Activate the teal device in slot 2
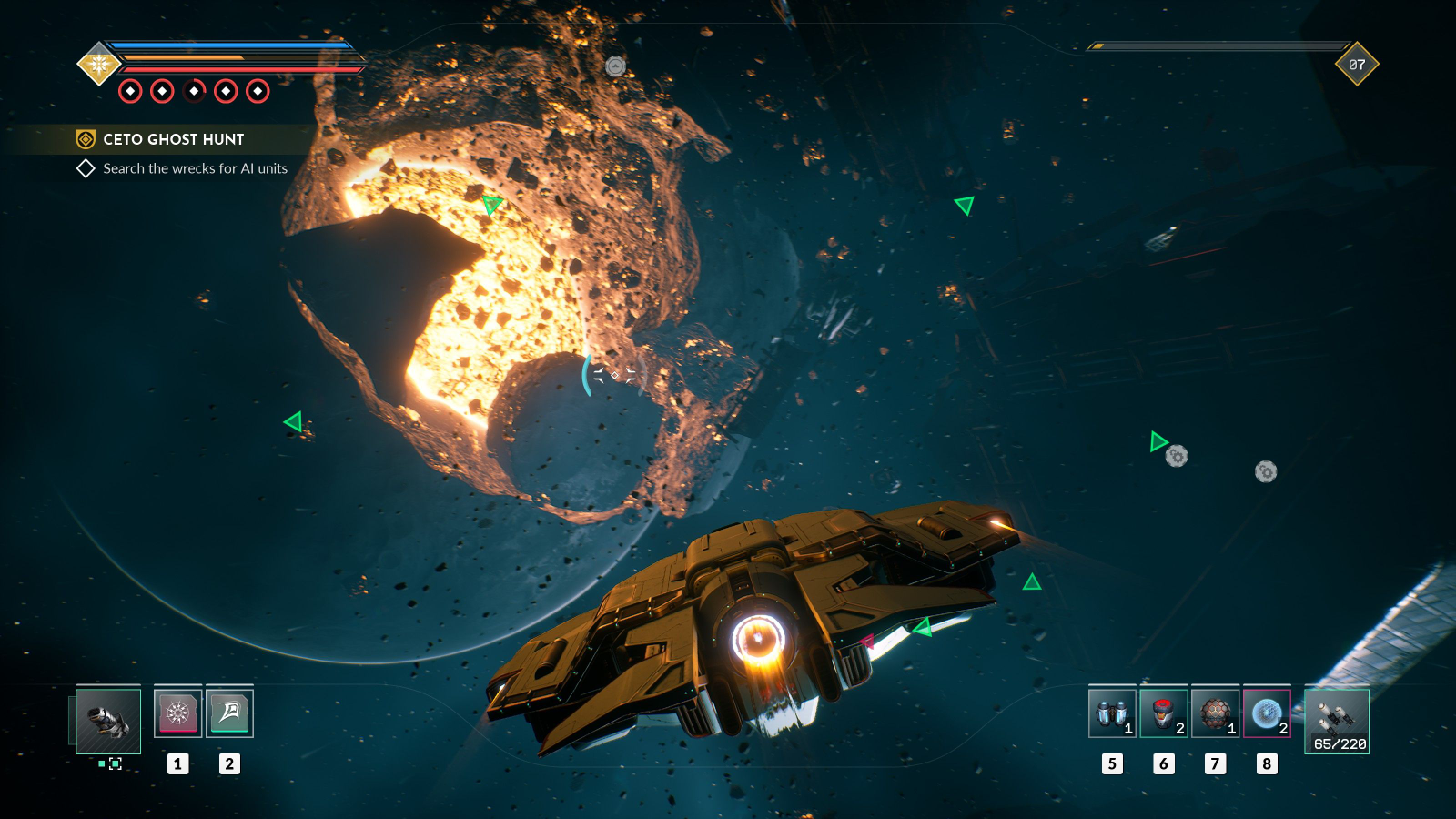 [229, 713]
